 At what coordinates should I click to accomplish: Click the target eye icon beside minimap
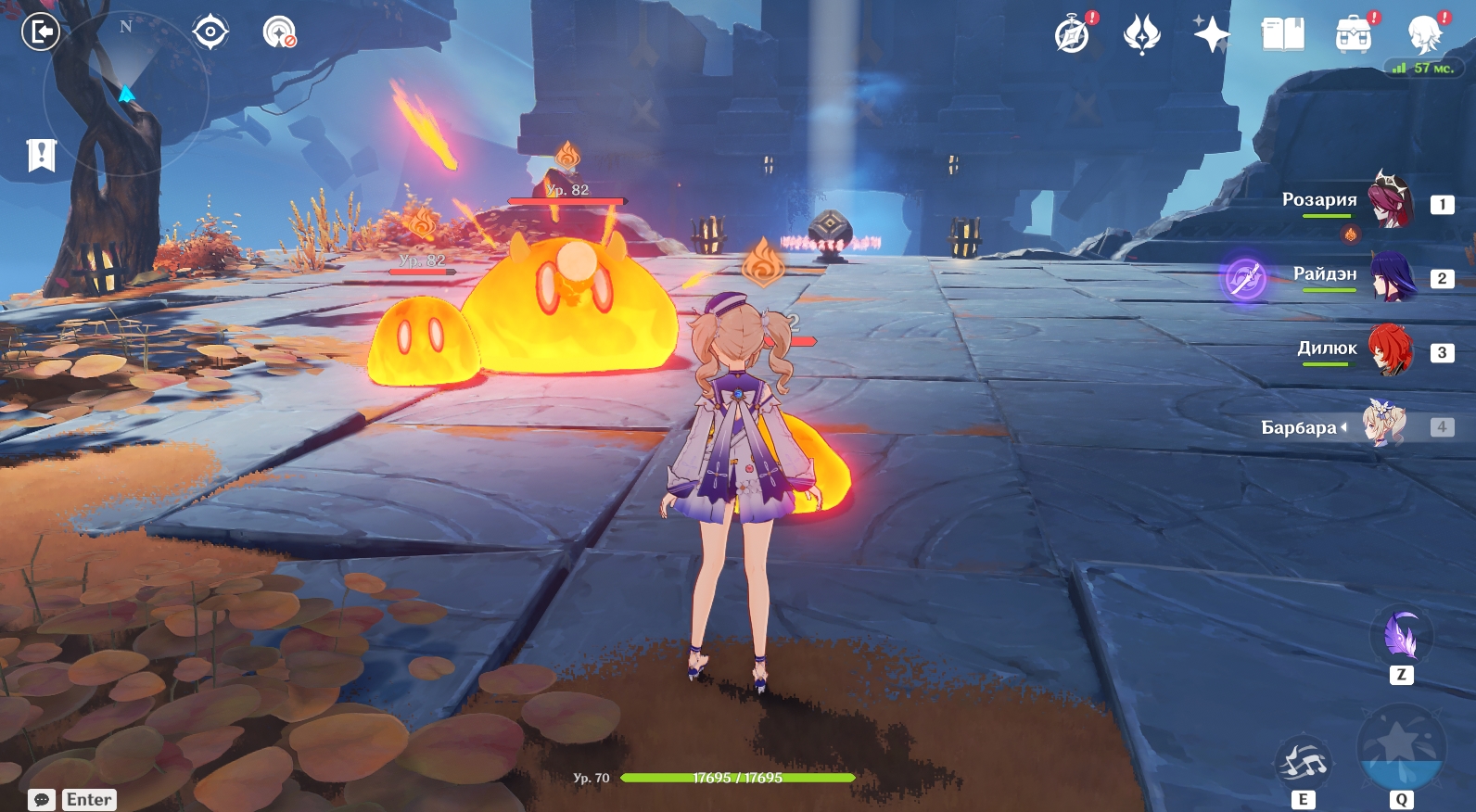pyautogui.click(x=210, y=32)
